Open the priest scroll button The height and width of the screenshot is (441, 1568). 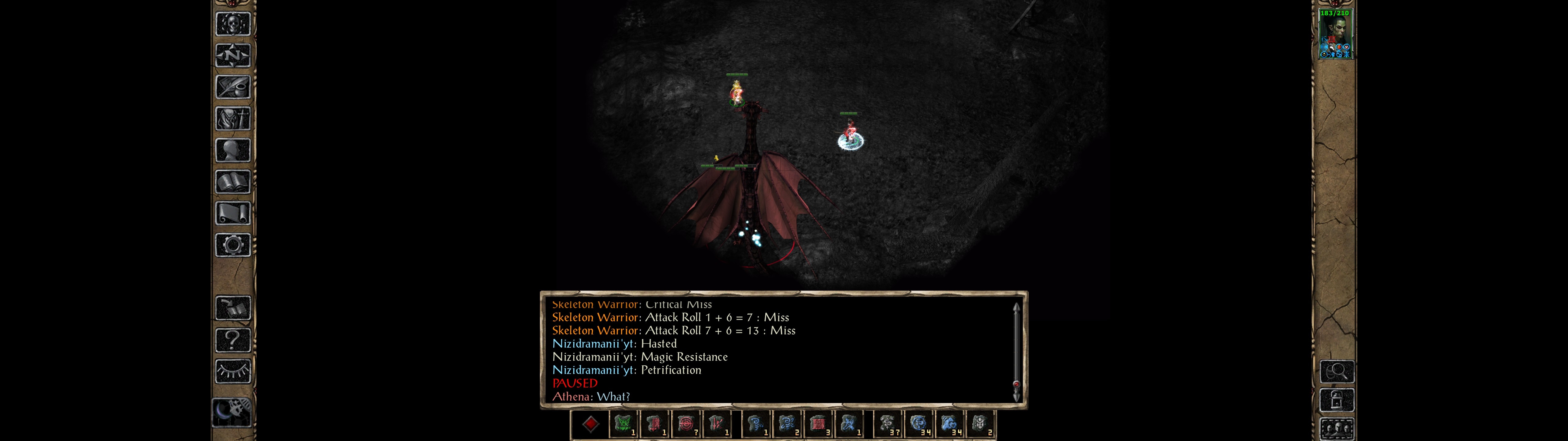point(232,214)
